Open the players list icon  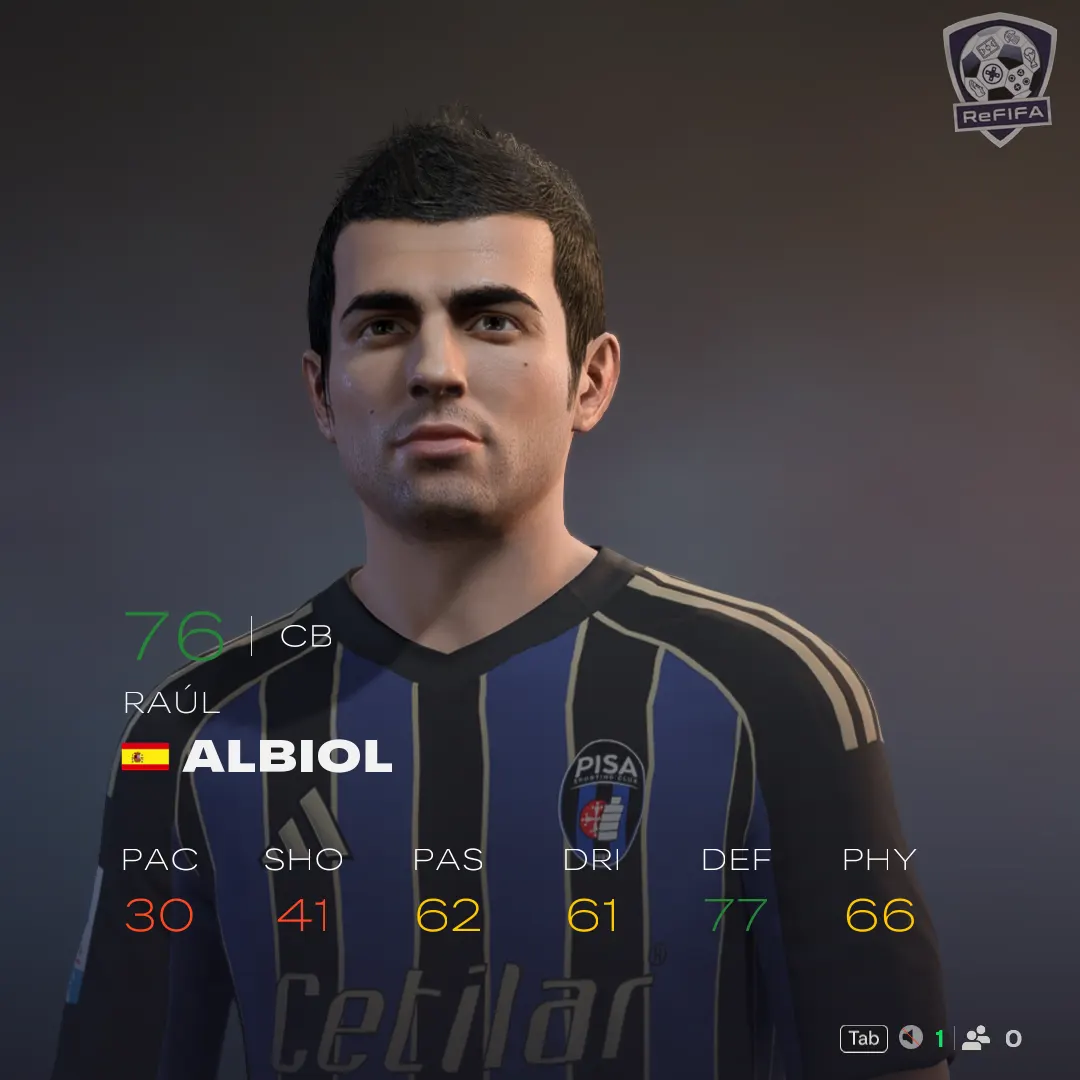976,1038
